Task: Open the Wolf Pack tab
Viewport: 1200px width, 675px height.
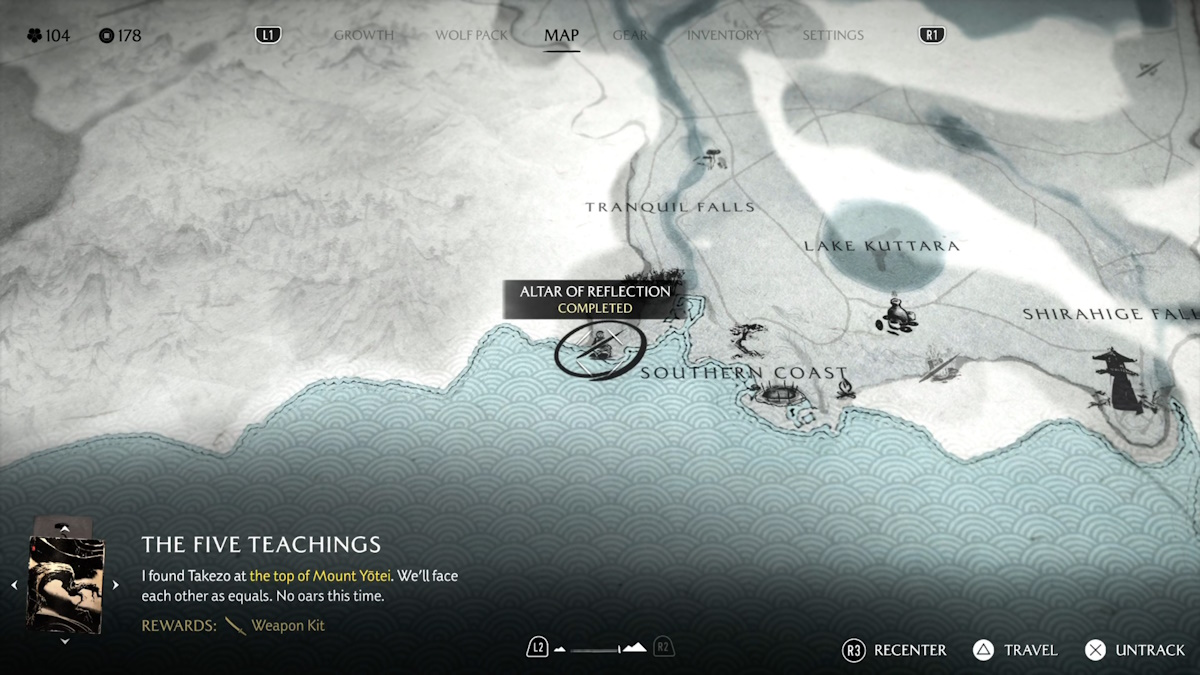Action: coord(471,35)
